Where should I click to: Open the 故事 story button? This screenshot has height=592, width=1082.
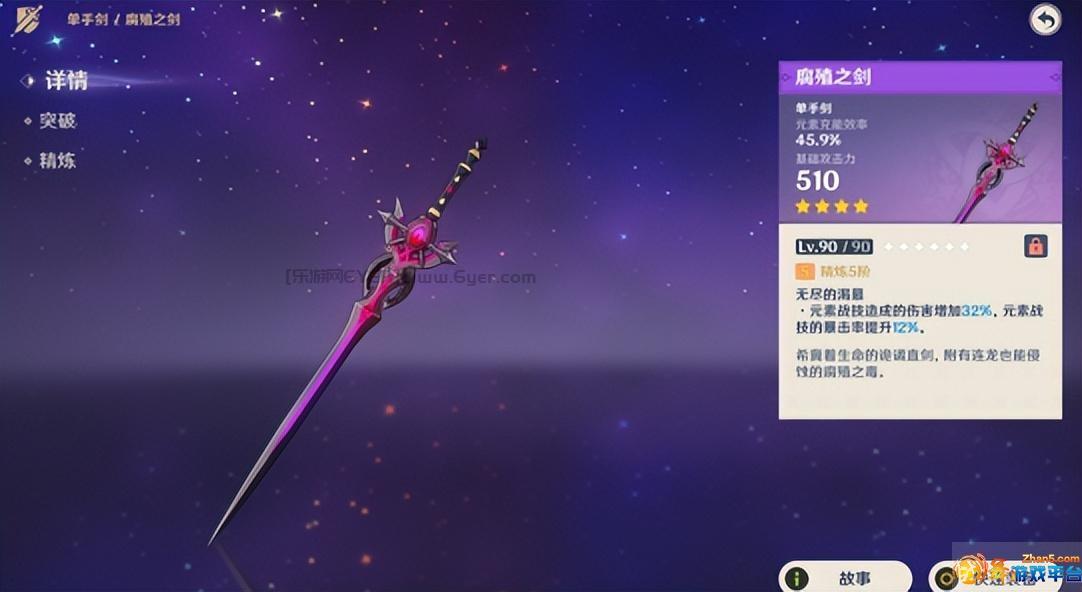[x=846, y=577]
